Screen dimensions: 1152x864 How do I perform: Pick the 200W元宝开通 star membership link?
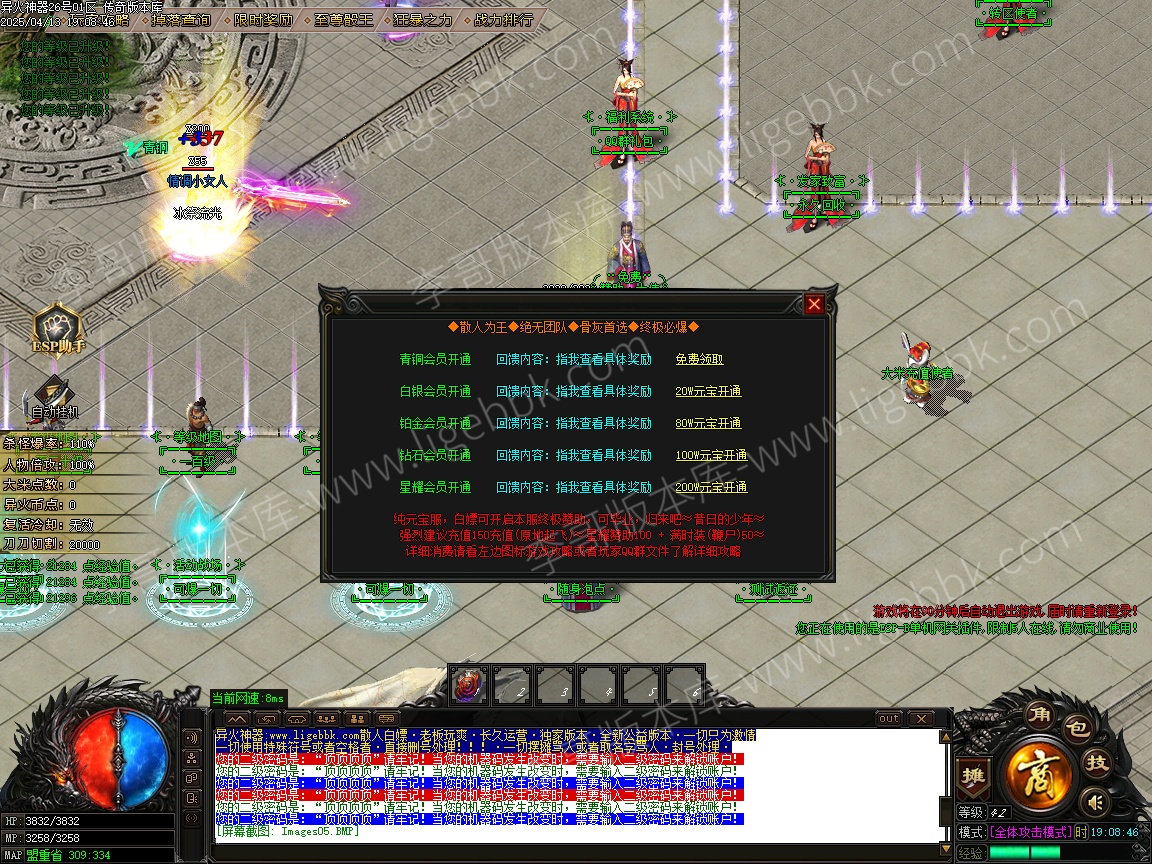711,487
